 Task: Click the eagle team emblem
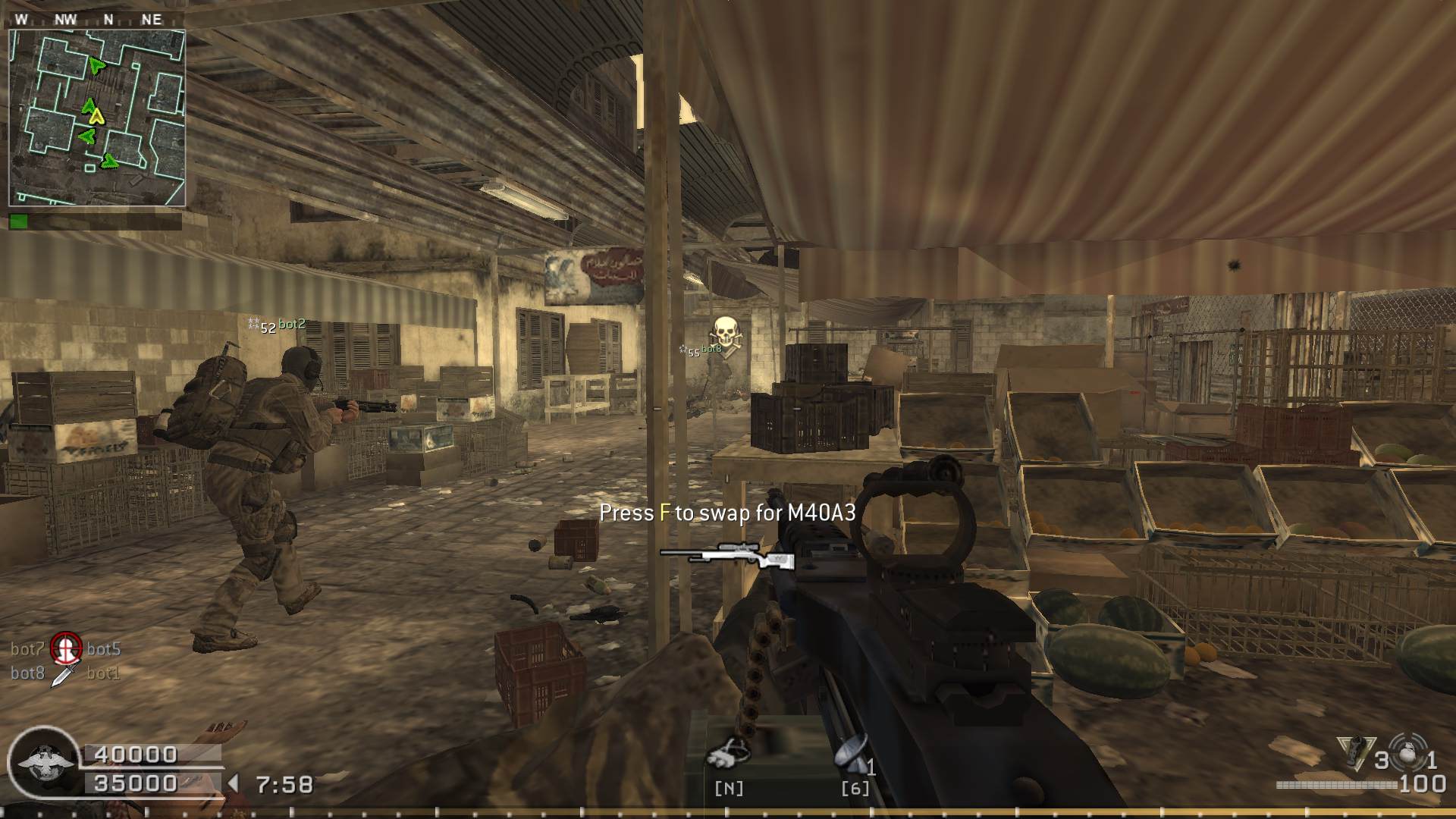coord(45,761)
